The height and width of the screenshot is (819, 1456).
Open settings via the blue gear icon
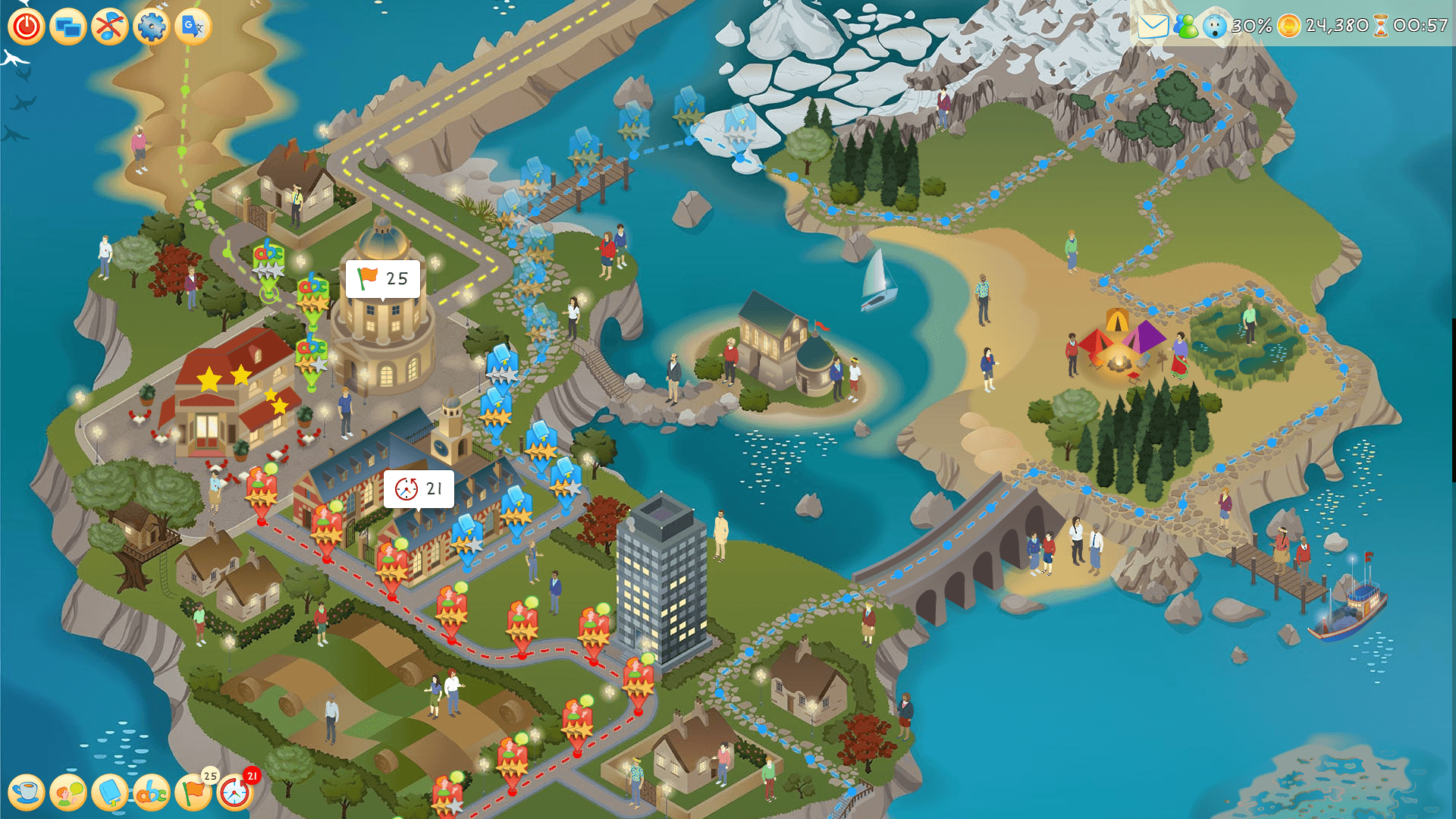click(x=152, y=27)
